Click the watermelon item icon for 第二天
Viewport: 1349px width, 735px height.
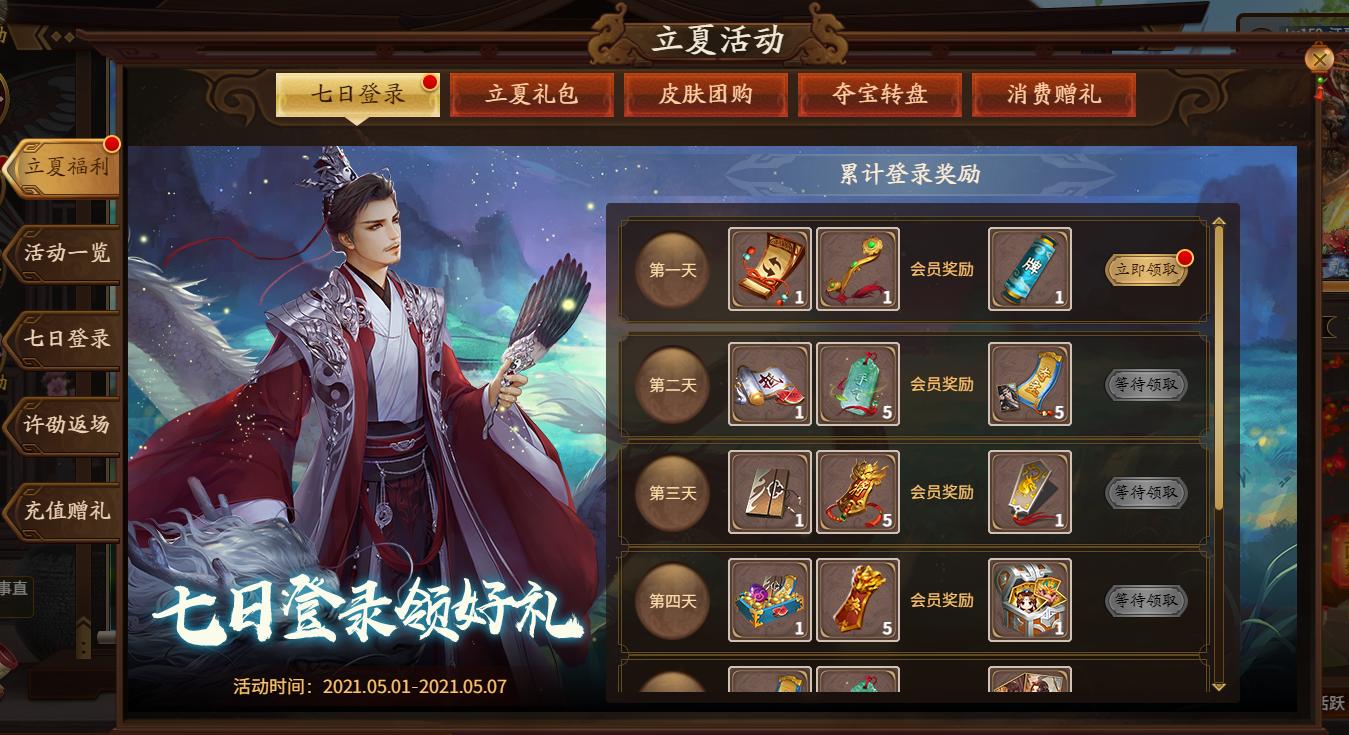point(769,383)
